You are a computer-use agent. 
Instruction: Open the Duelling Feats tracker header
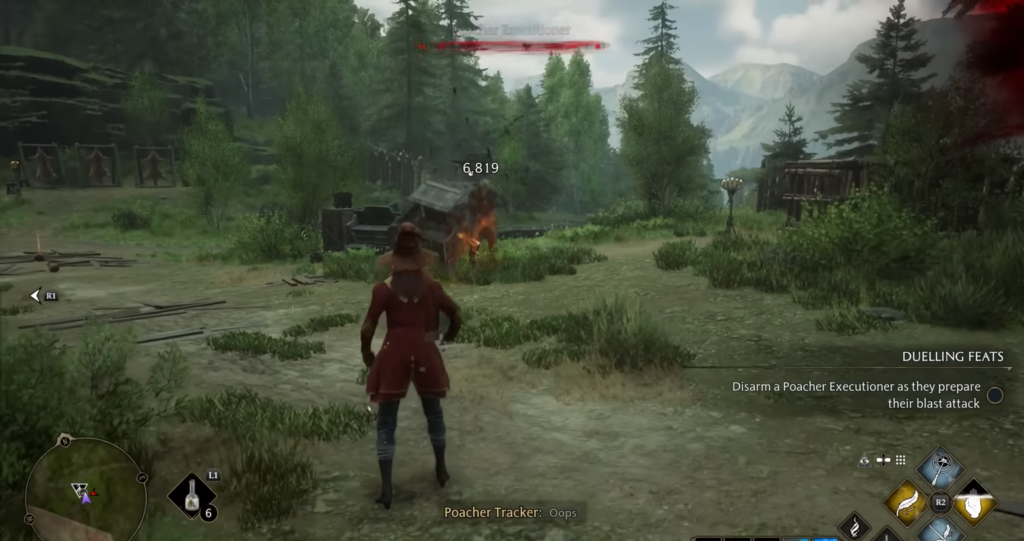(x=952, y=356)
